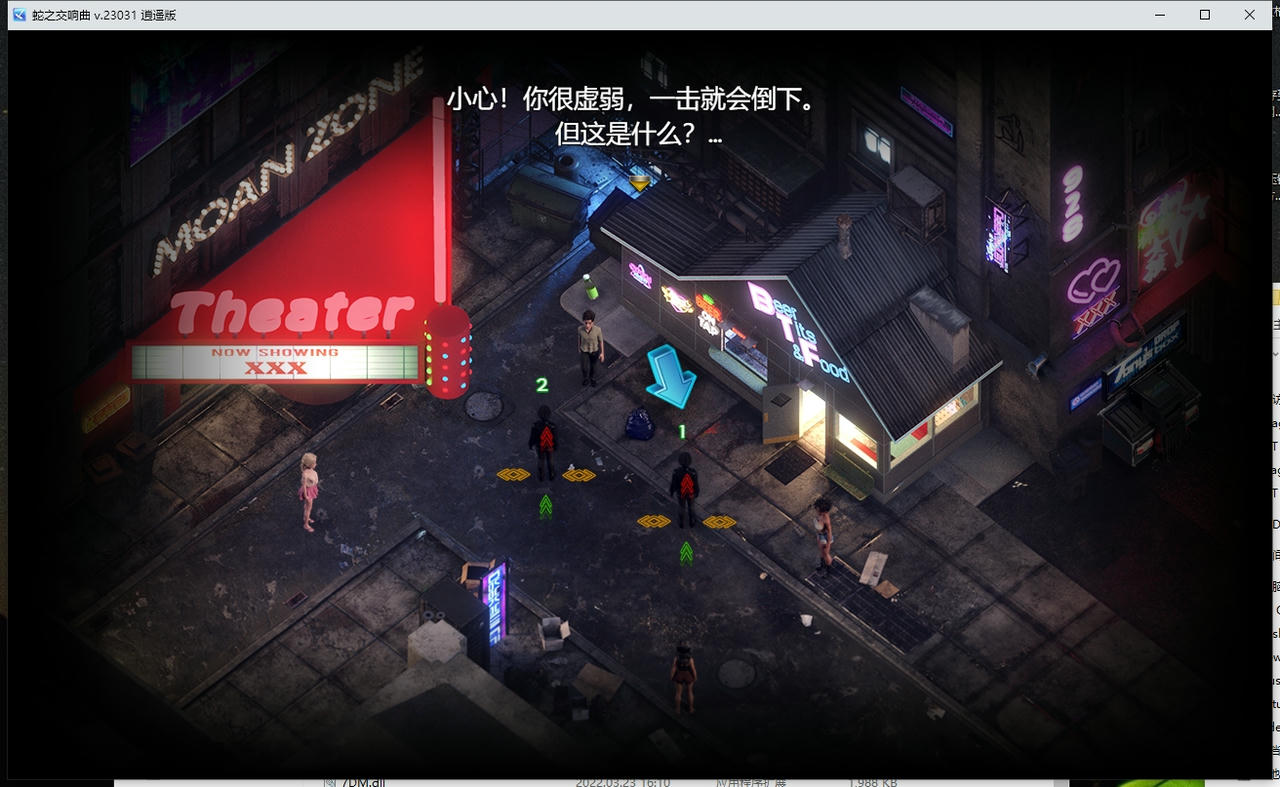Select the enemy marked with number 2

546,440
